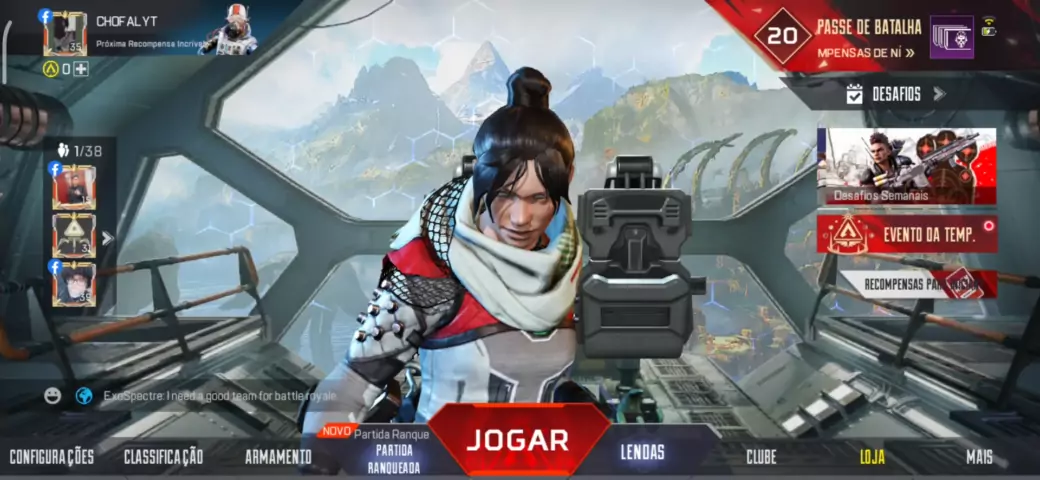Open the Classificação rankings
This screenshot has height=480, width=1040.
pos(163,457)
